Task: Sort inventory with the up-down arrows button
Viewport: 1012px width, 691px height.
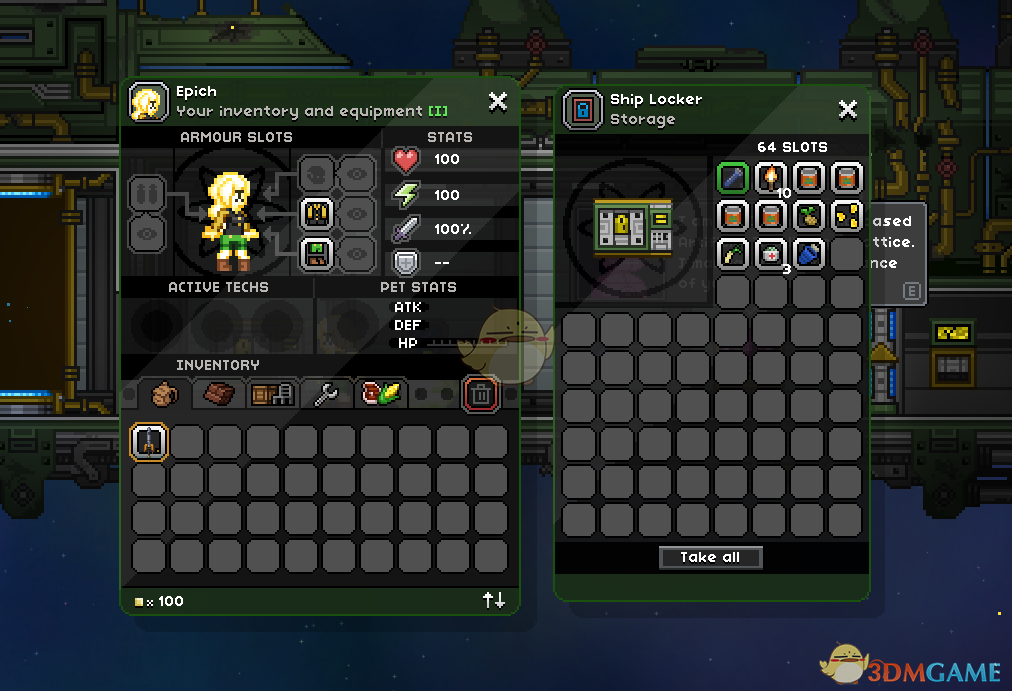Action: click(494, 600)
